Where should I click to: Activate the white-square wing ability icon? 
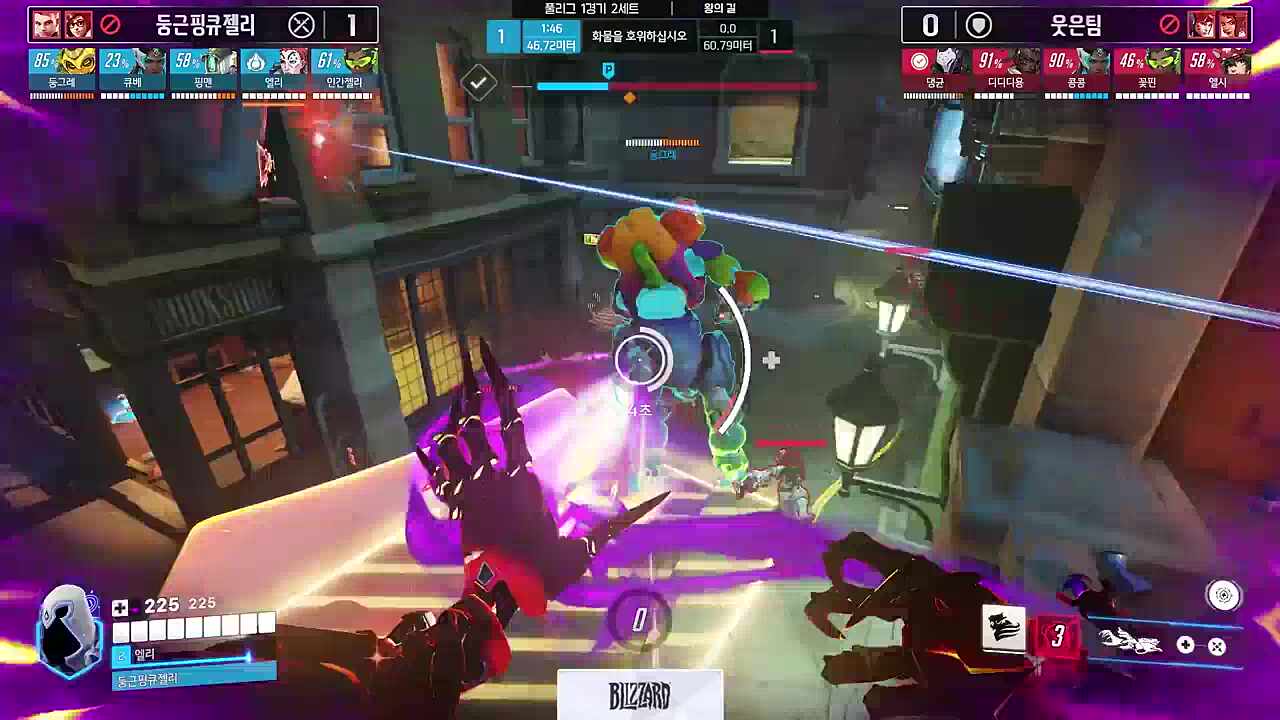pos(1003,630)
